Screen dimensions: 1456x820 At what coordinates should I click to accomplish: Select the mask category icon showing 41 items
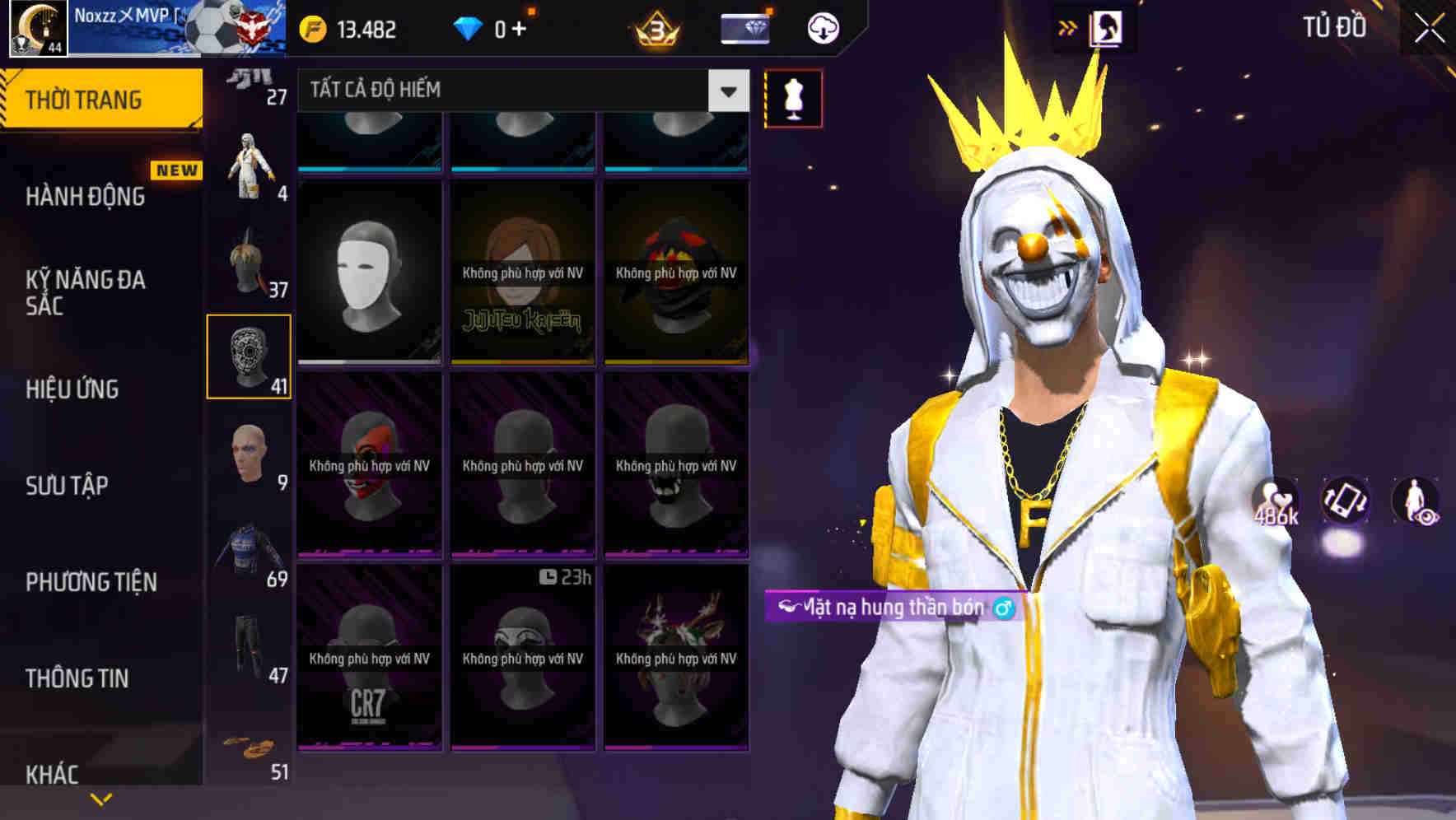(x=250, y=356)
